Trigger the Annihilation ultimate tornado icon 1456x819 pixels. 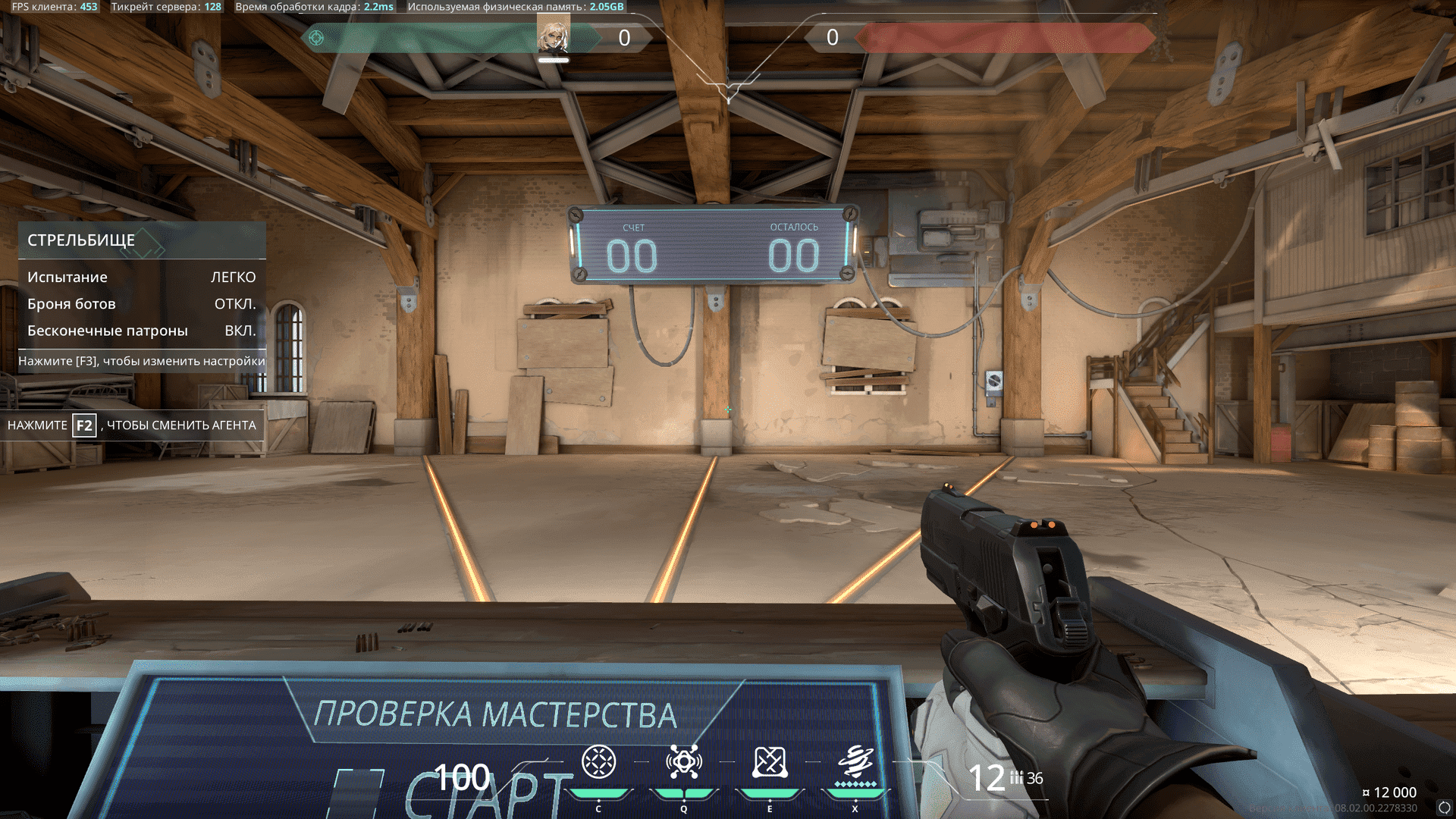(855, 762)
